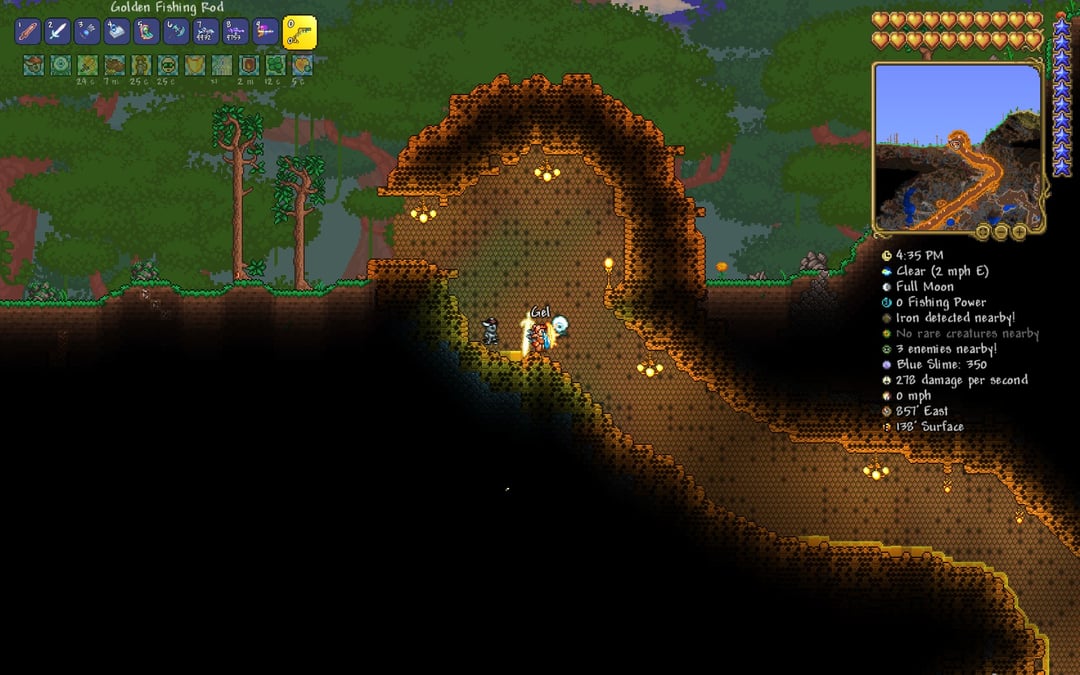
Task: Select the item in hotbar slot 9
Action: [x=266, y=31]
